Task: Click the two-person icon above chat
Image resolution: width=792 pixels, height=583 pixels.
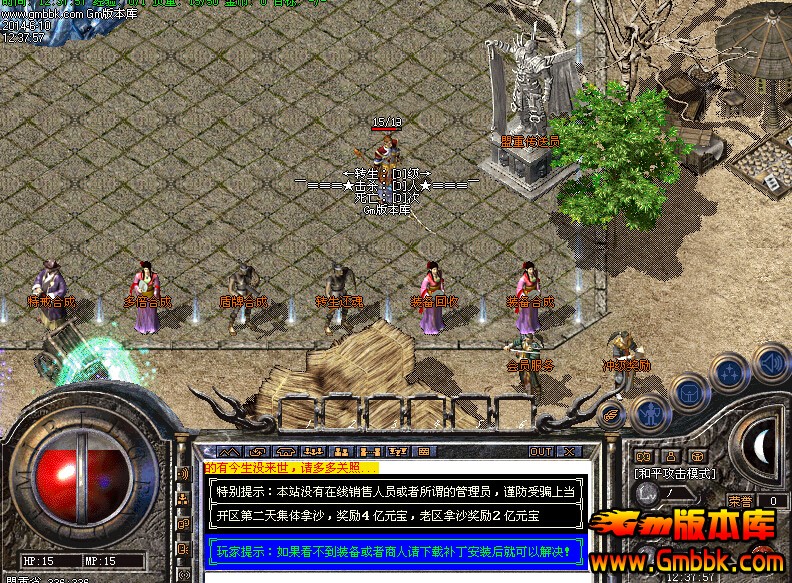Action: pos(339,452)
